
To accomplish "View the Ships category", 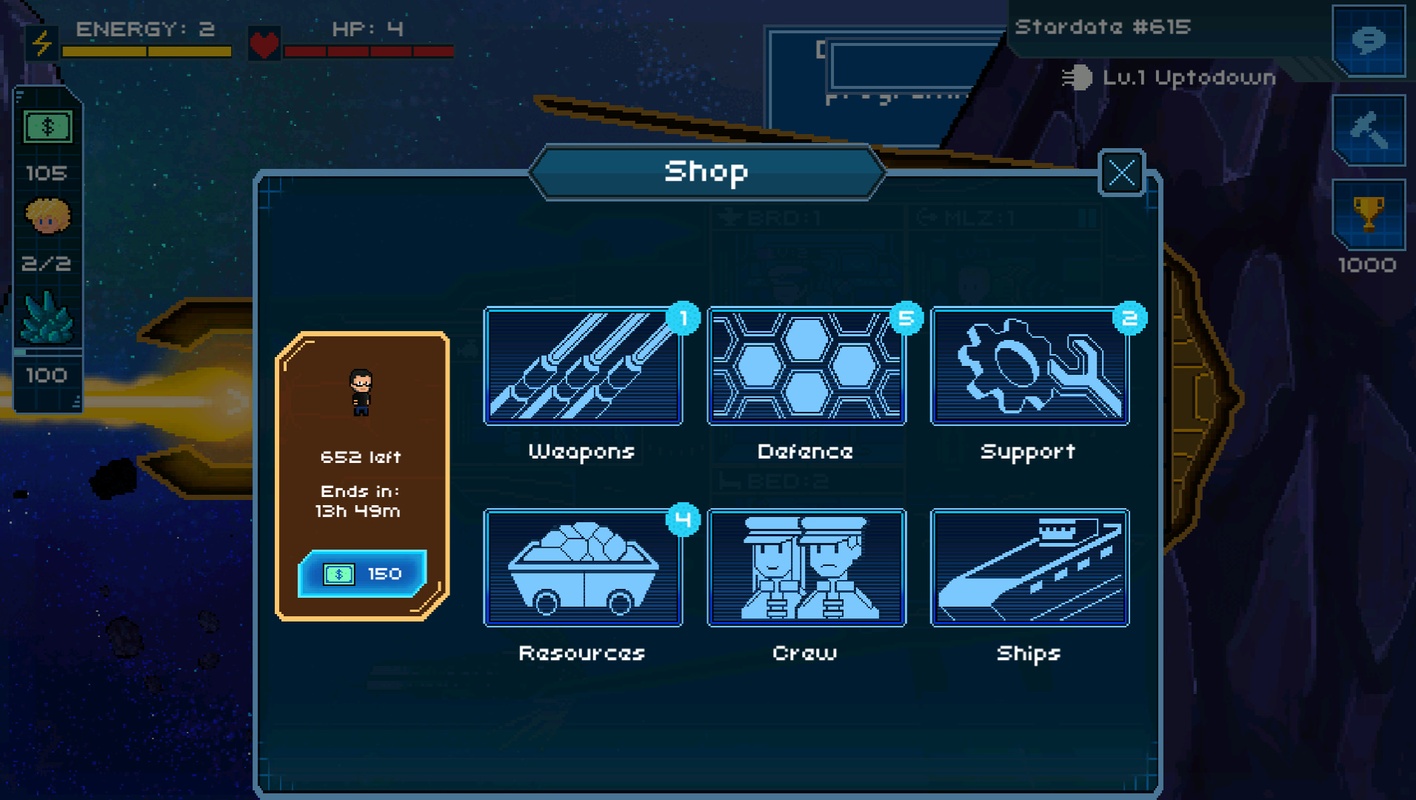I will [x=1029, y=568].
